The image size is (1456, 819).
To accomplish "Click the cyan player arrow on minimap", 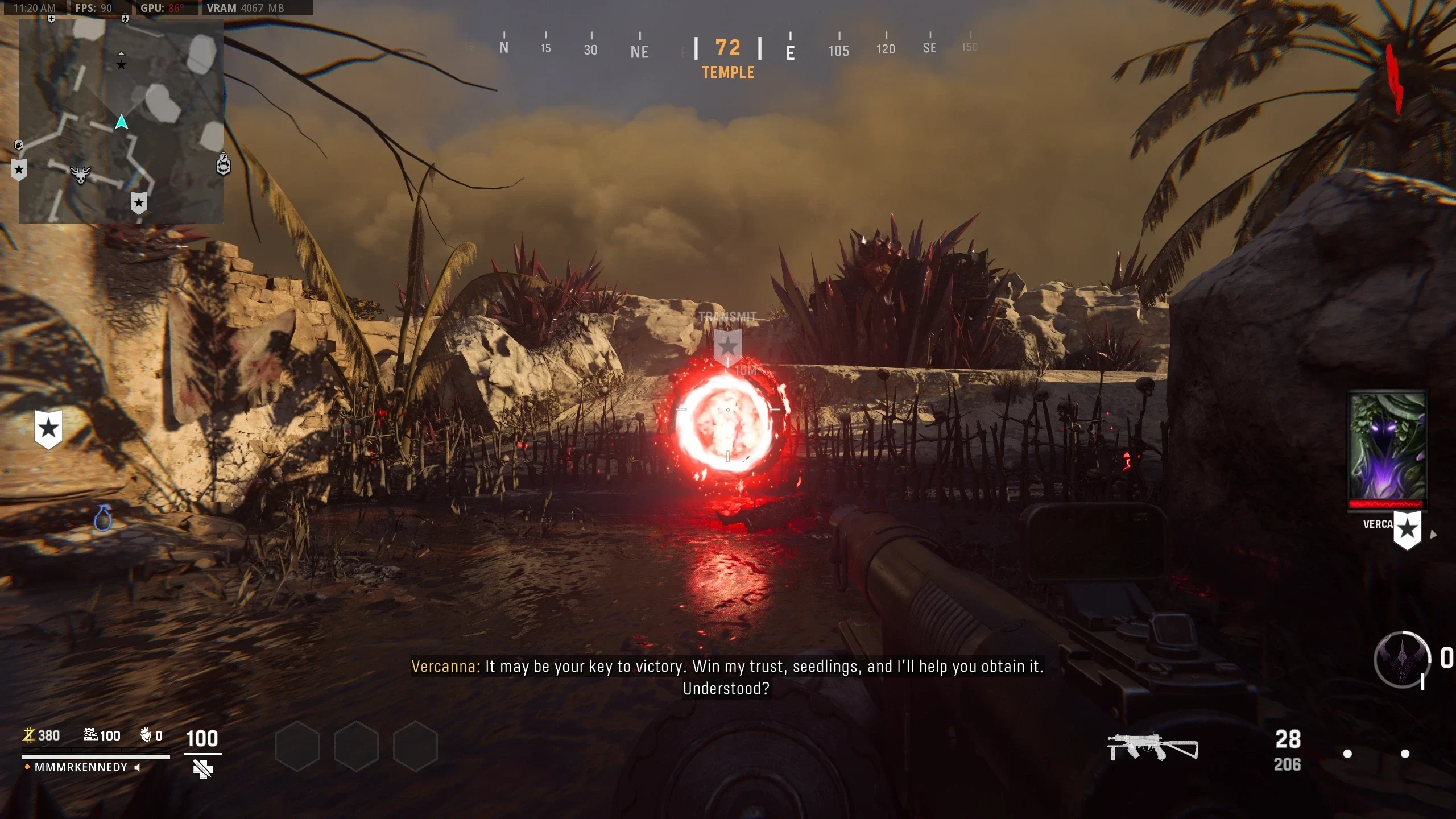I will pos(121,122).
